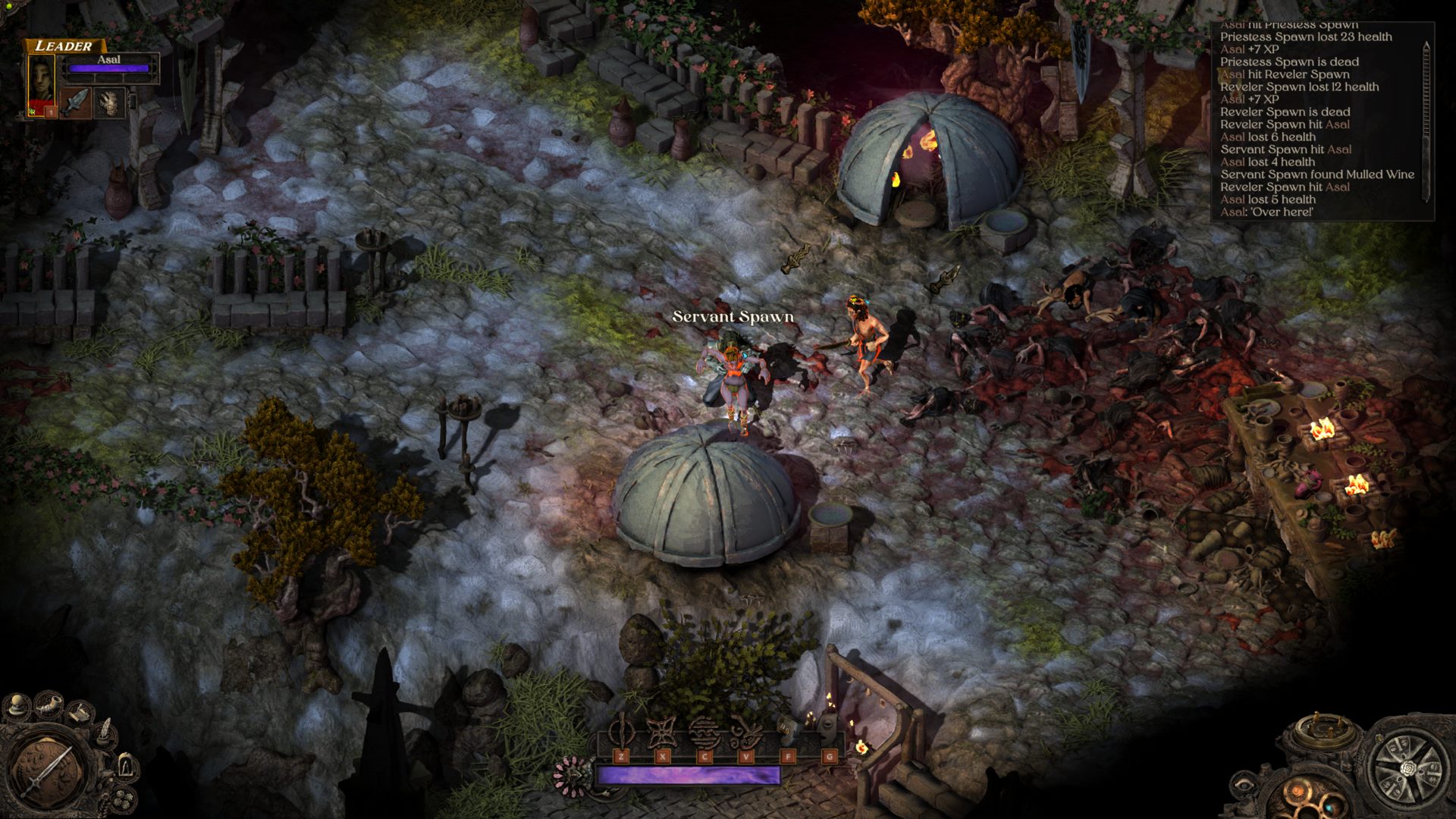Open the scroll journal icon
Screen dimensions: 1456x819
tap(80, 713)
